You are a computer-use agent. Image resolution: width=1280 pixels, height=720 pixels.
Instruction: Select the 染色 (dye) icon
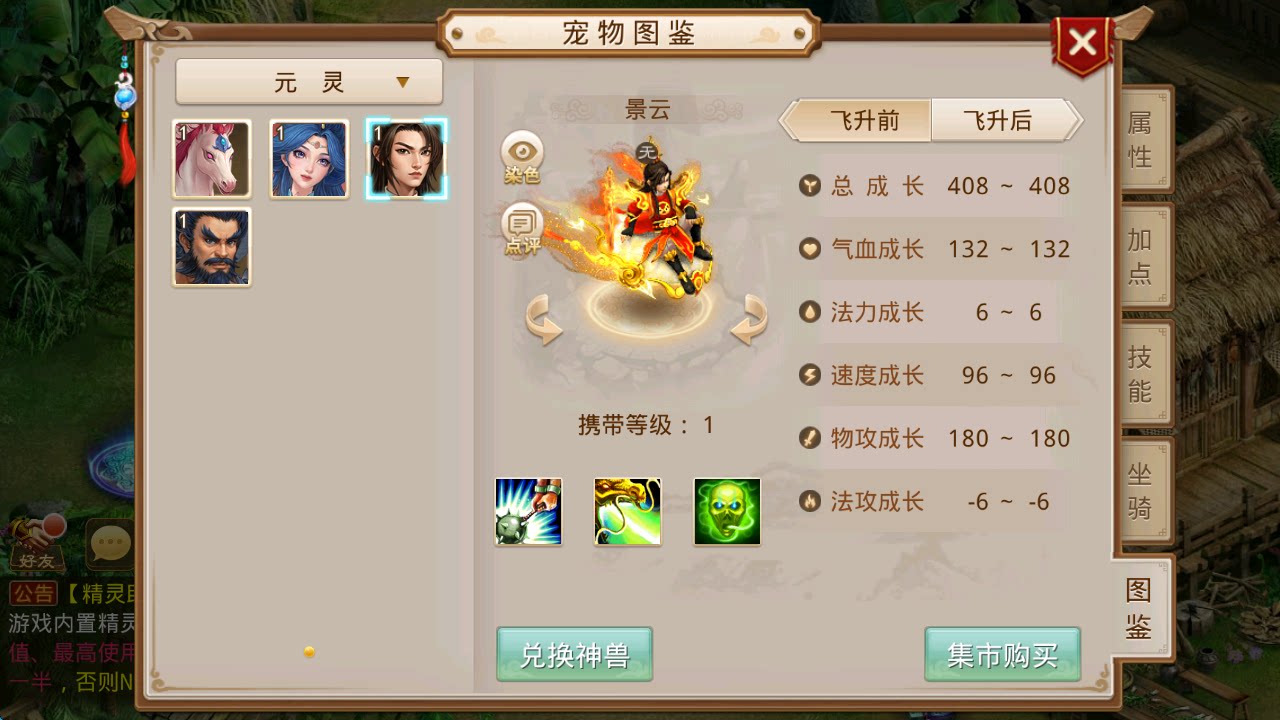coord(519,155)
